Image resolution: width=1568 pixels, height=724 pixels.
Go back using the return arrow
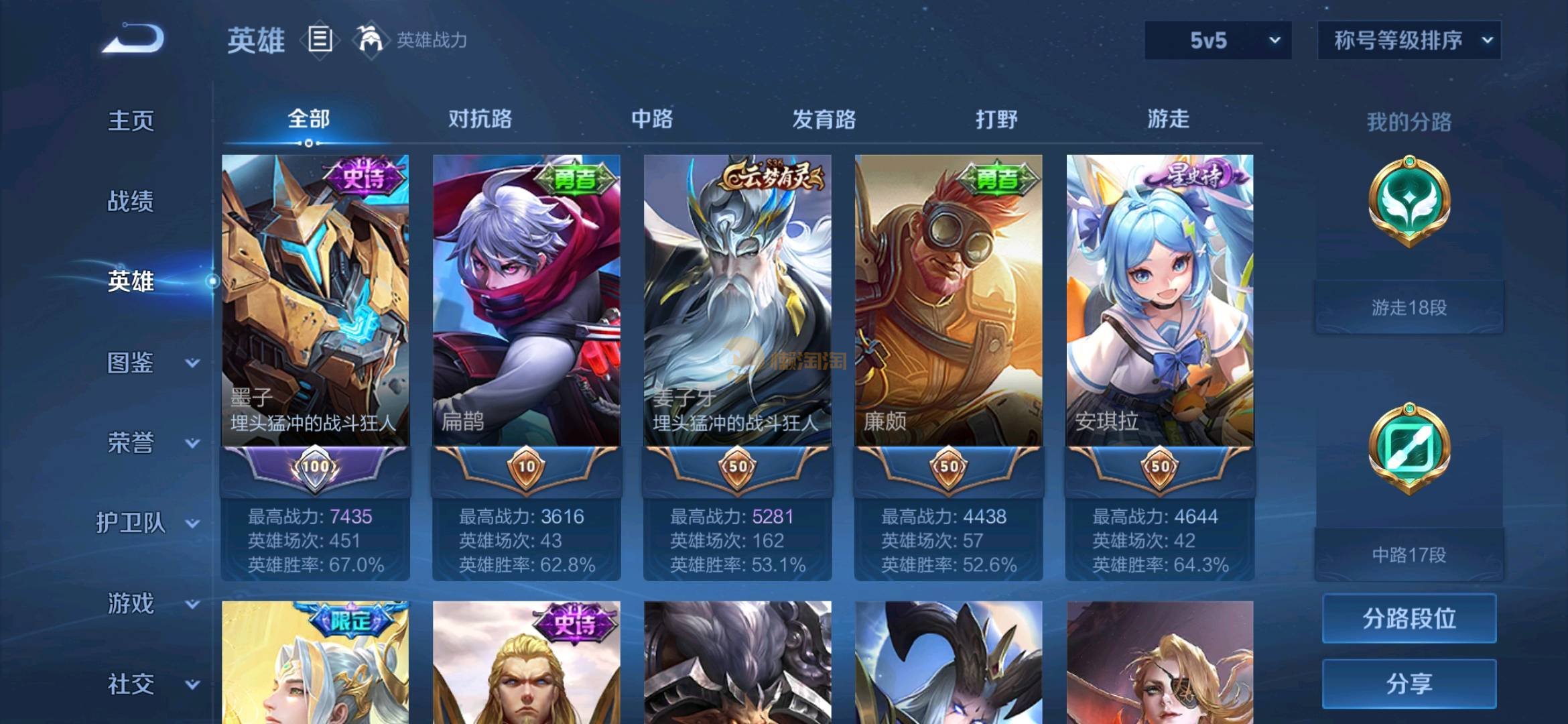(133, 39)
